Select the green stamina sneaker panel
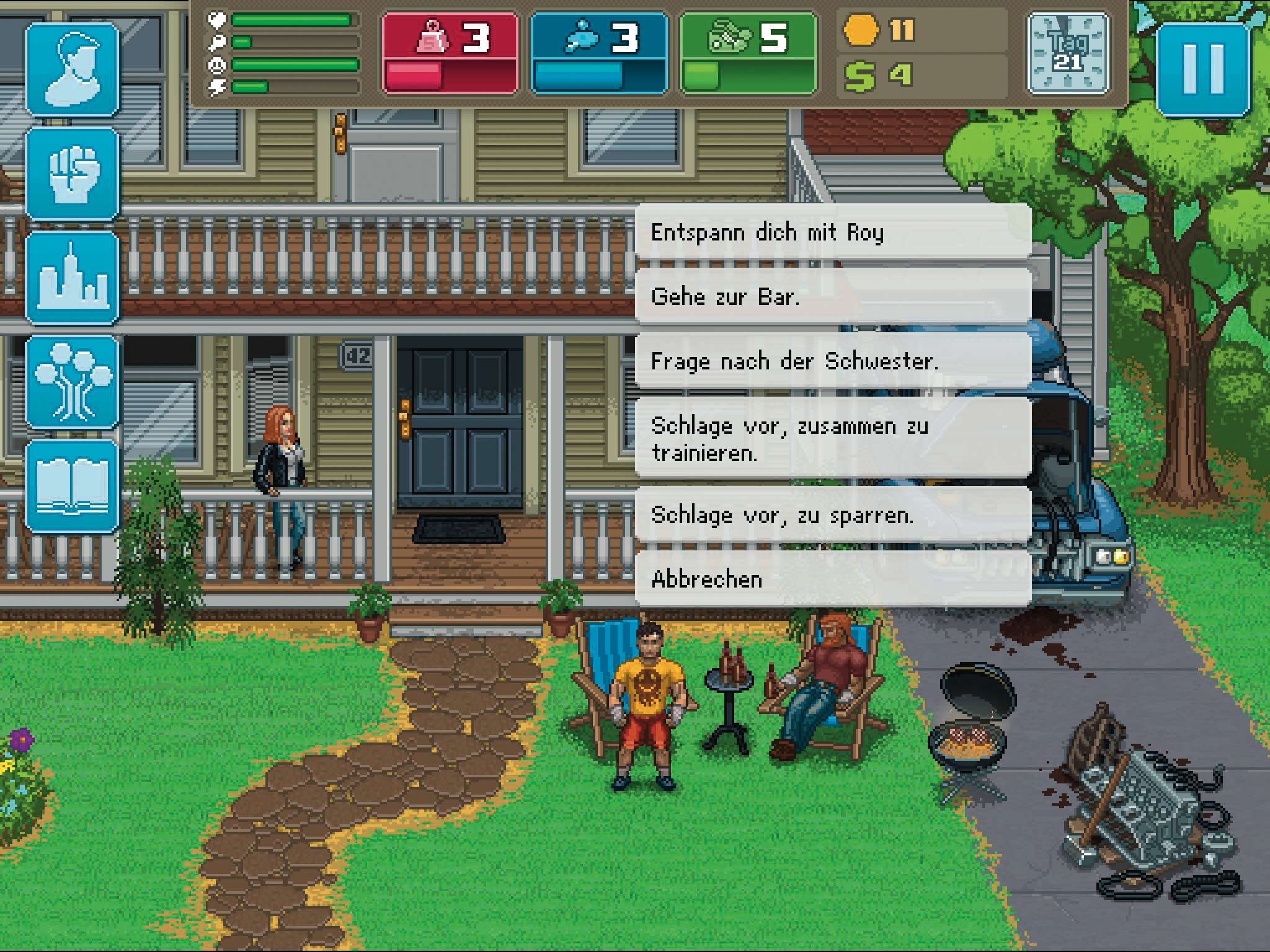 (x=748, y=54)
